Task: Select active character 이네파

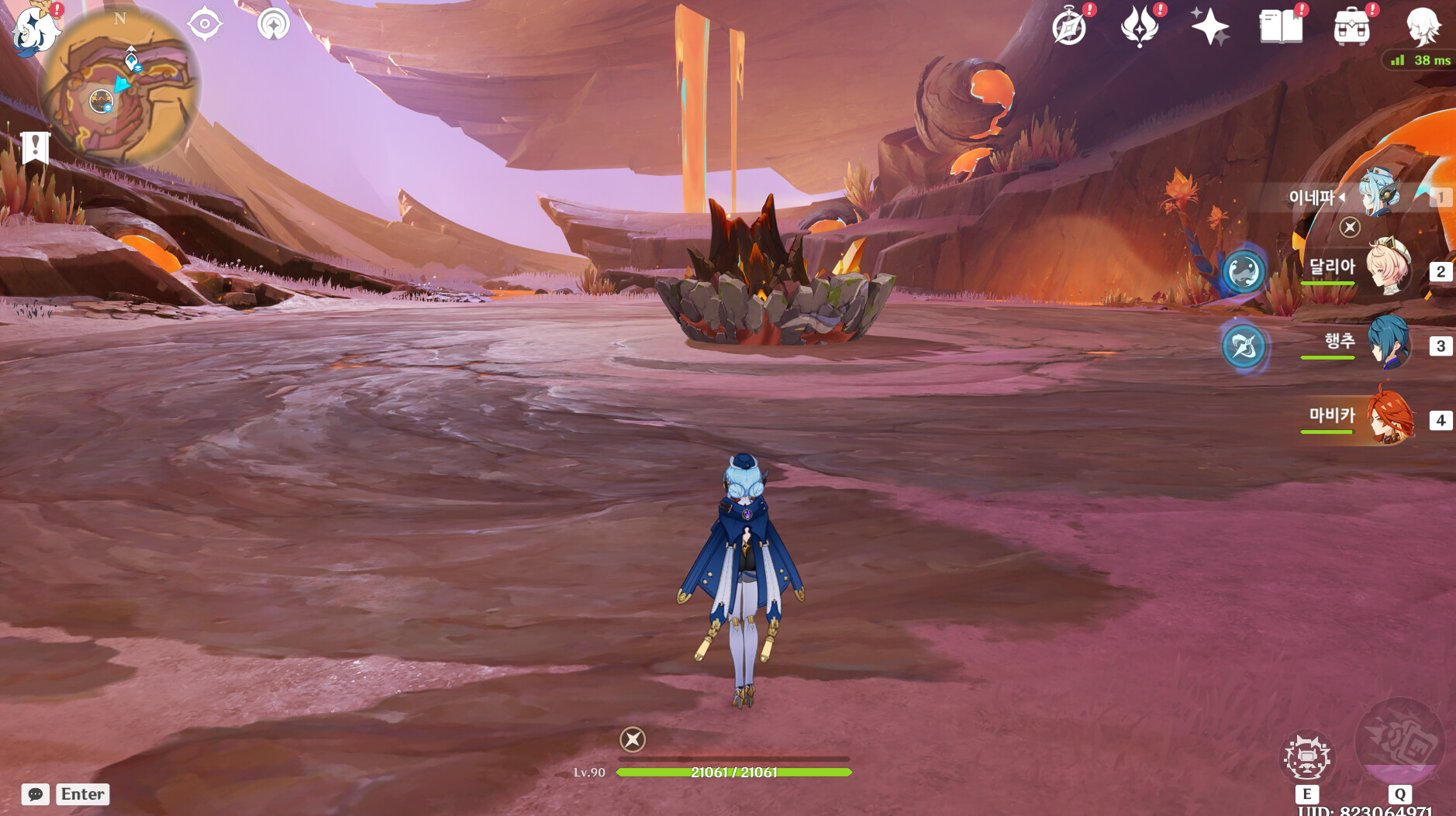Action: coord(1380,196)
